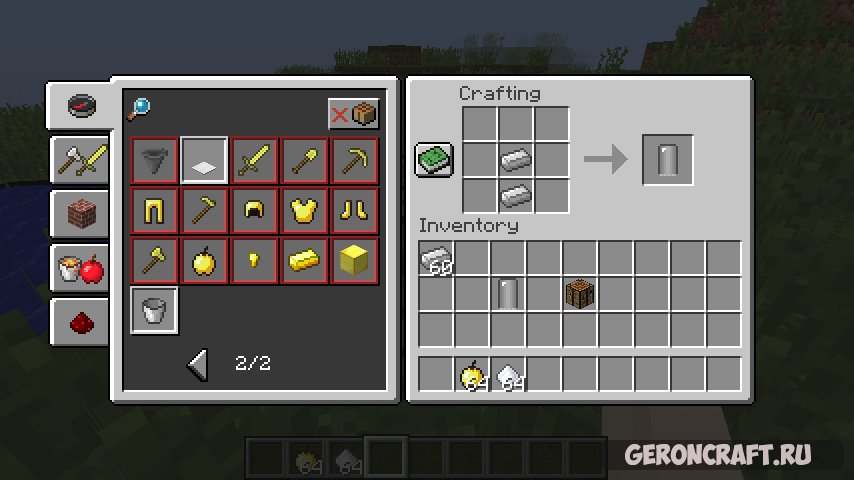Go to the previous recipe page
The image size is (854, 480).
coord(198,365)
